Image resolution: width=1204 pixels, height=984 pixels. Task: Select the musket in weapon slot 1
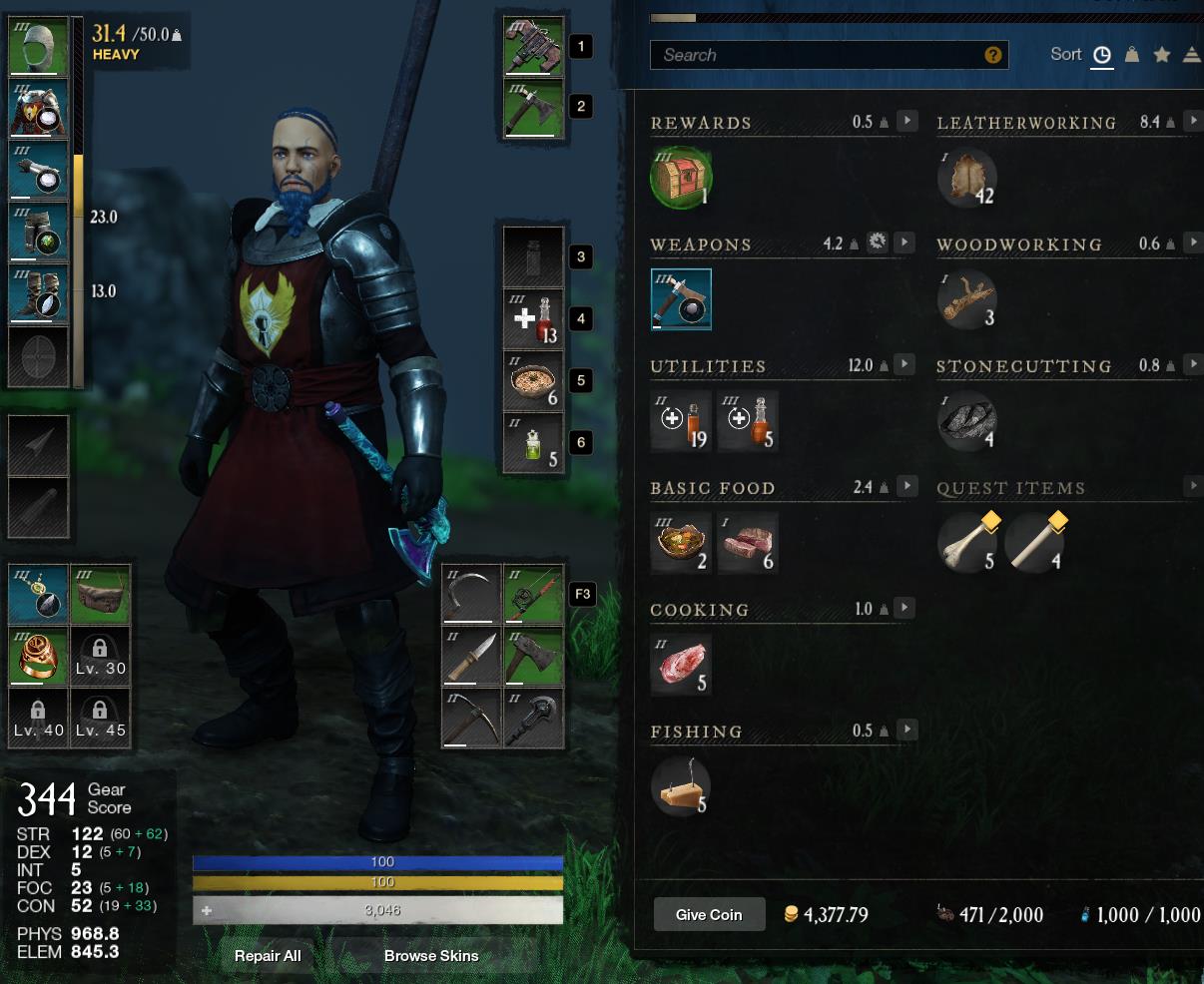click(534, 46)
